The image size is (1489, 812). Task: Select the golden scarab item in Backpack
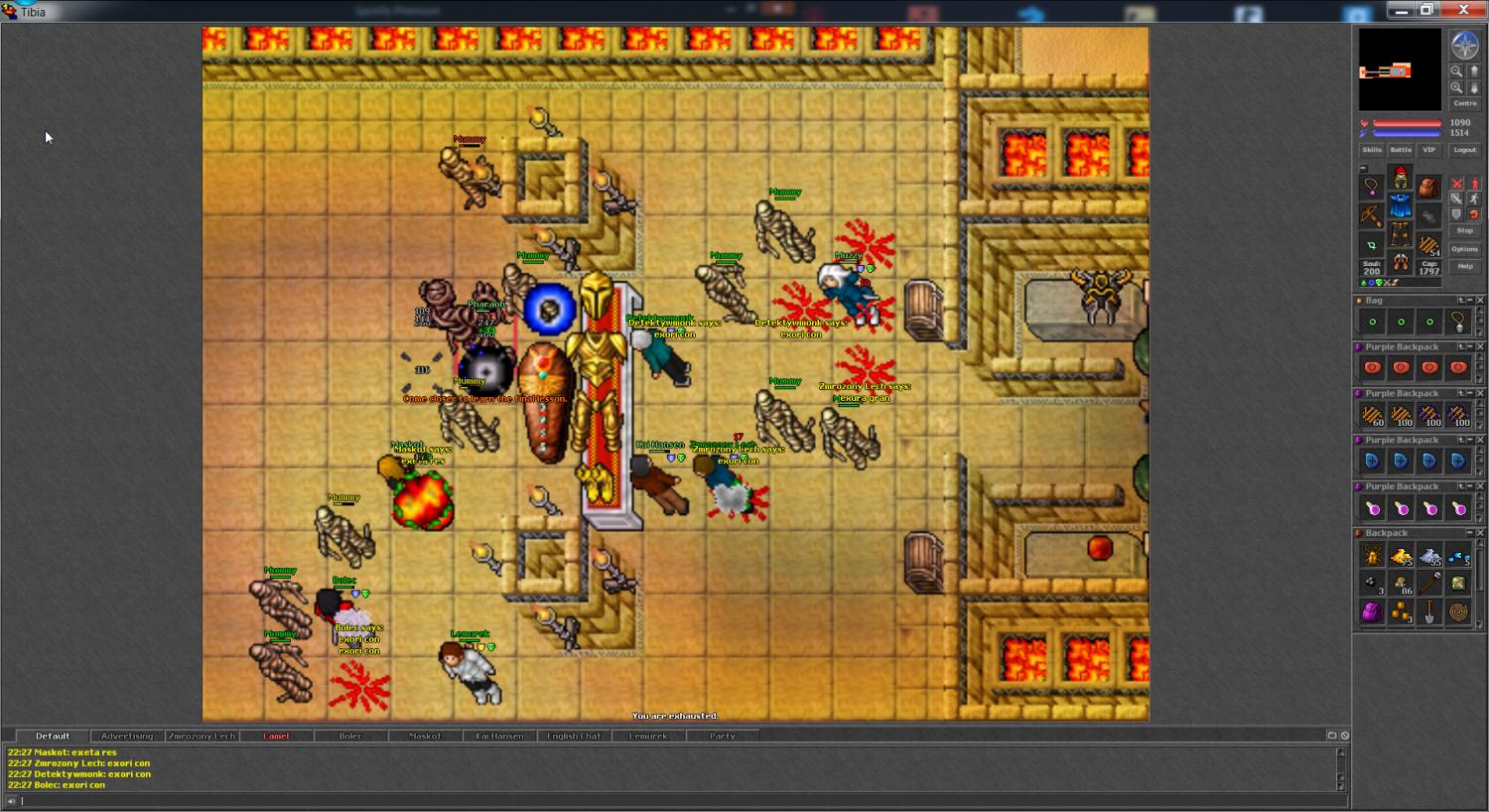tap(1372, 556)
